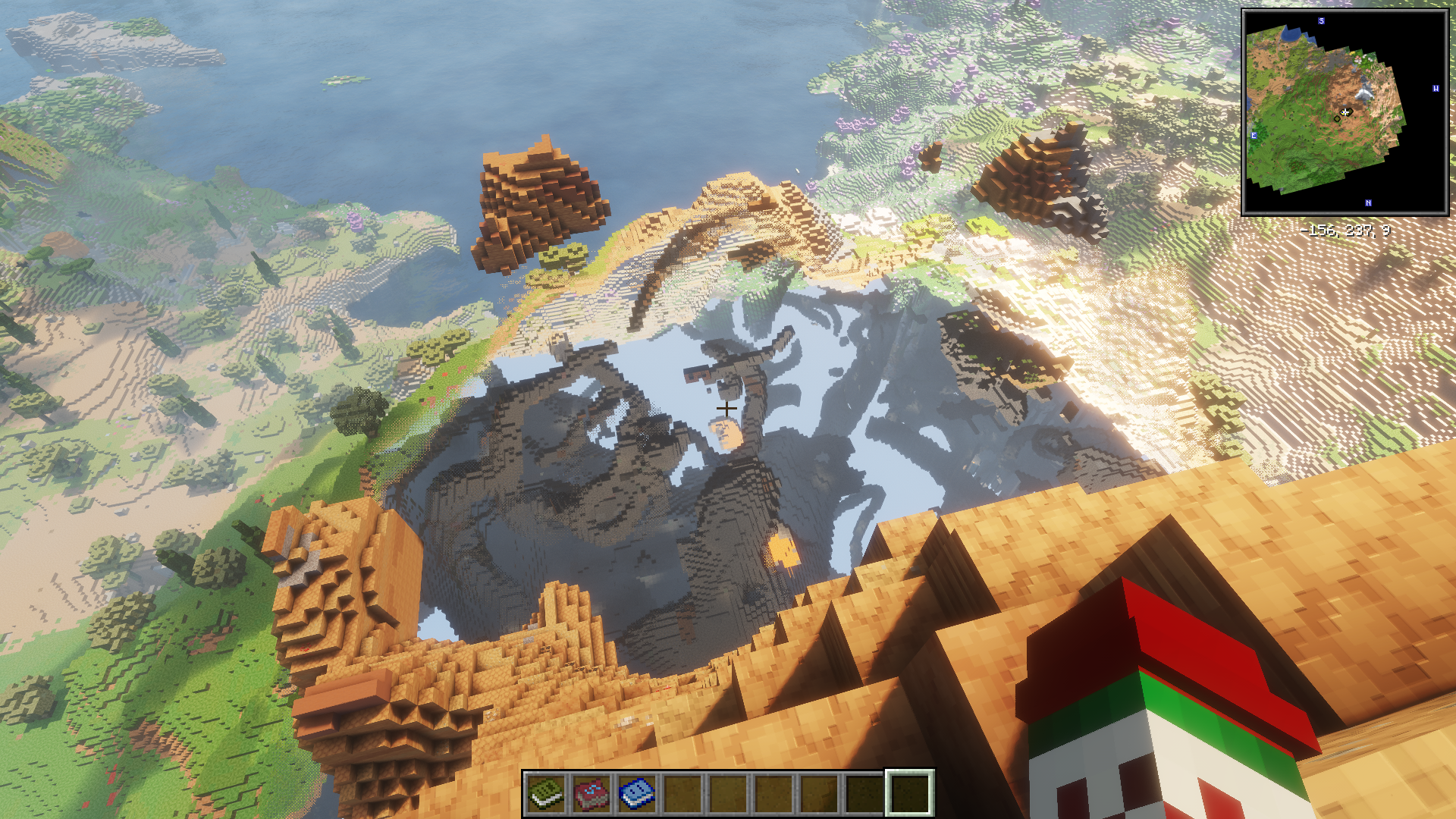
Task: Select the red book hotbar slot
Action: point(591,793)
